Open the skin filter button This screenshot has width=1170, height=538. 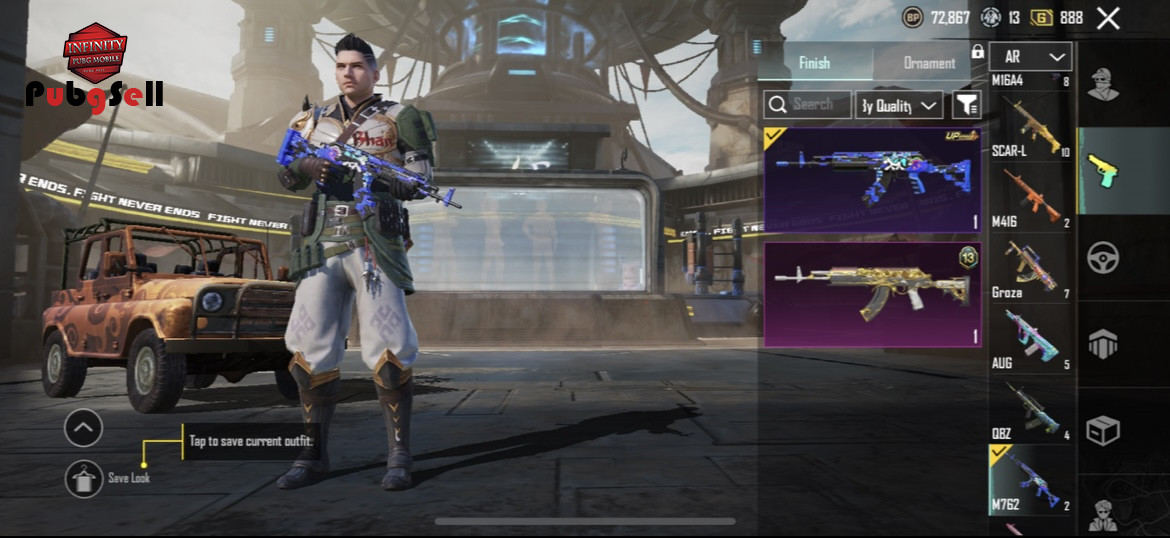click(966, 104)
